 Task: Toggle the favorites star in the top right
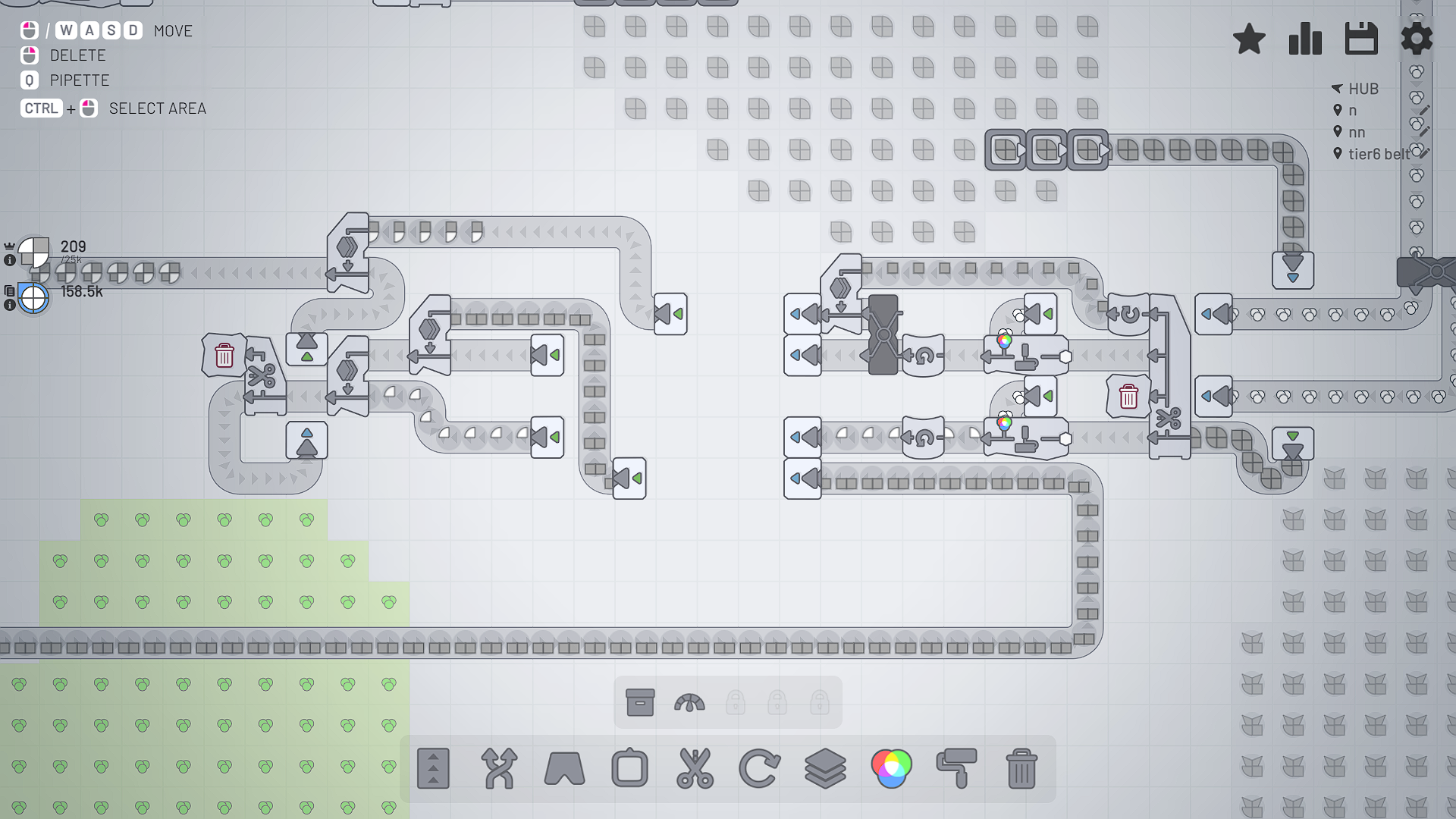tap(1249, 39)
